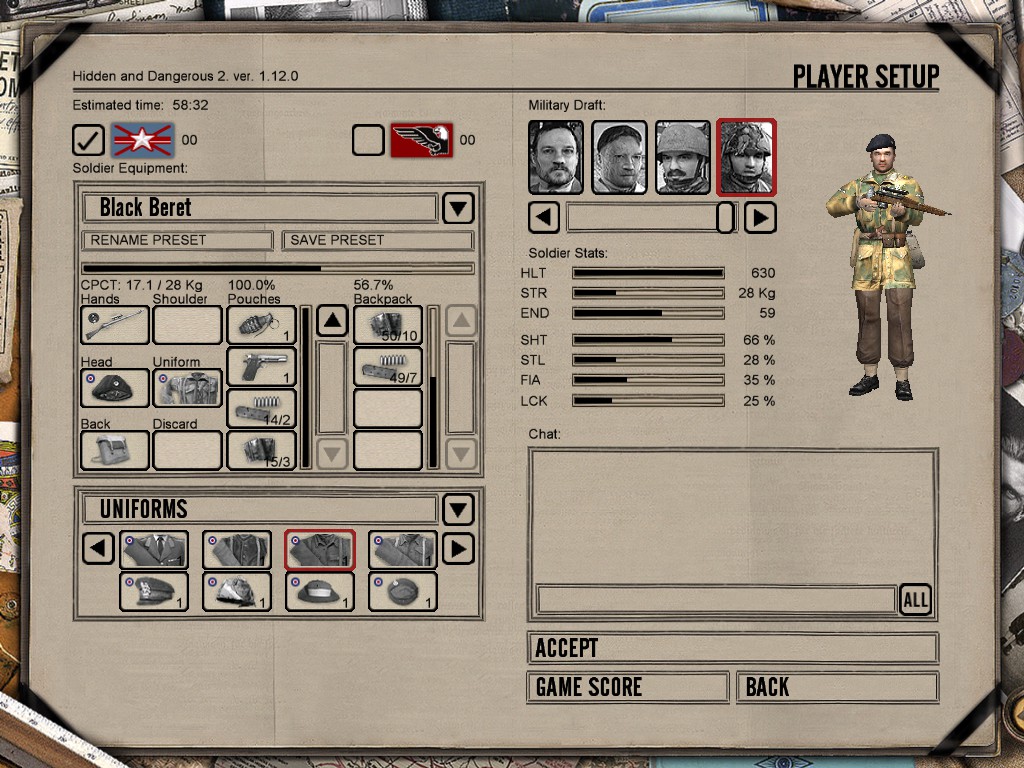Choose the officer peaked cap
Viewport: 1024px width, 768px height.
(154, 592)
